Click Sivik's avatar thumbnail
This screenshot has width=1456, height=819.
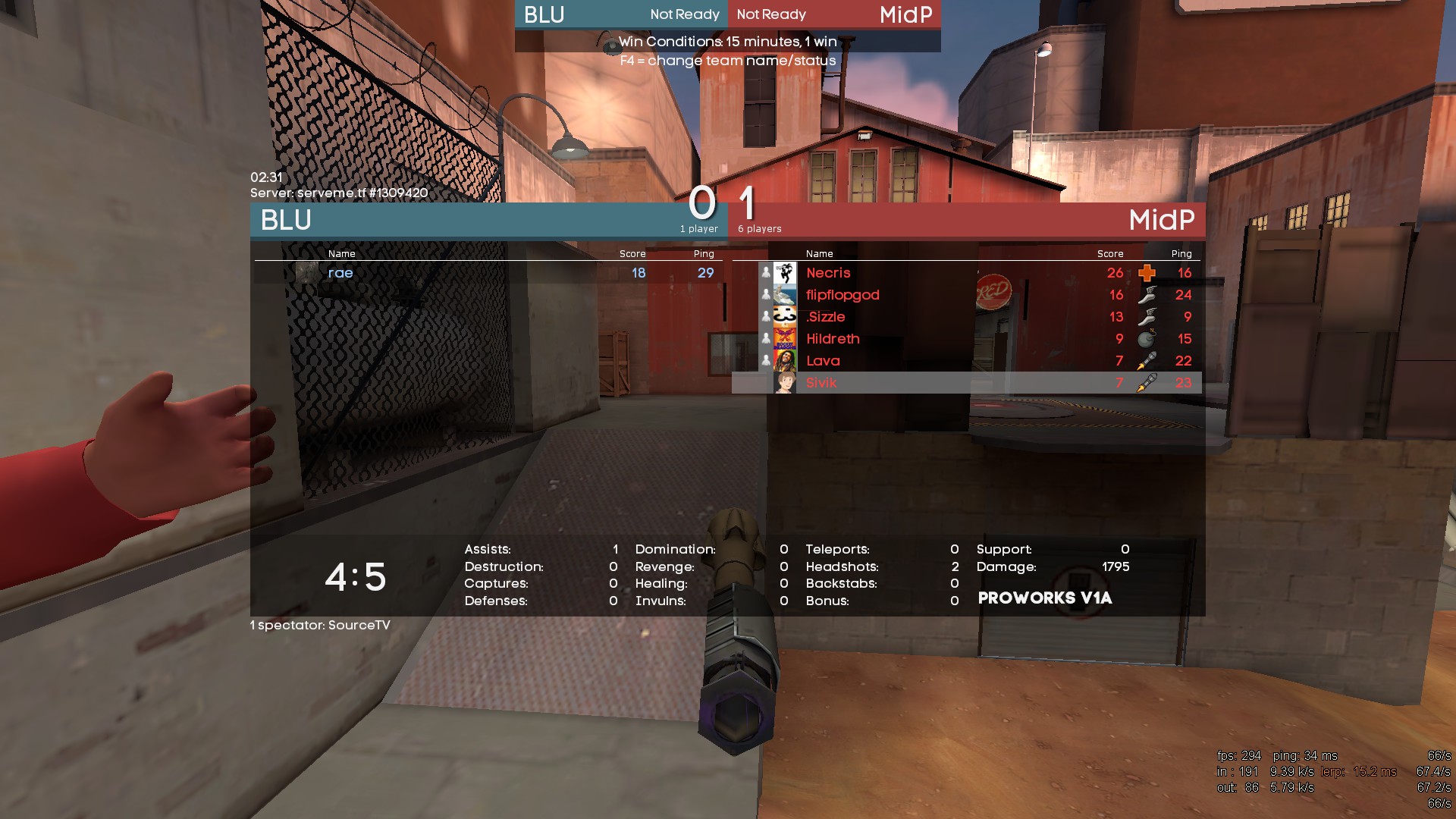pos(785,383)
